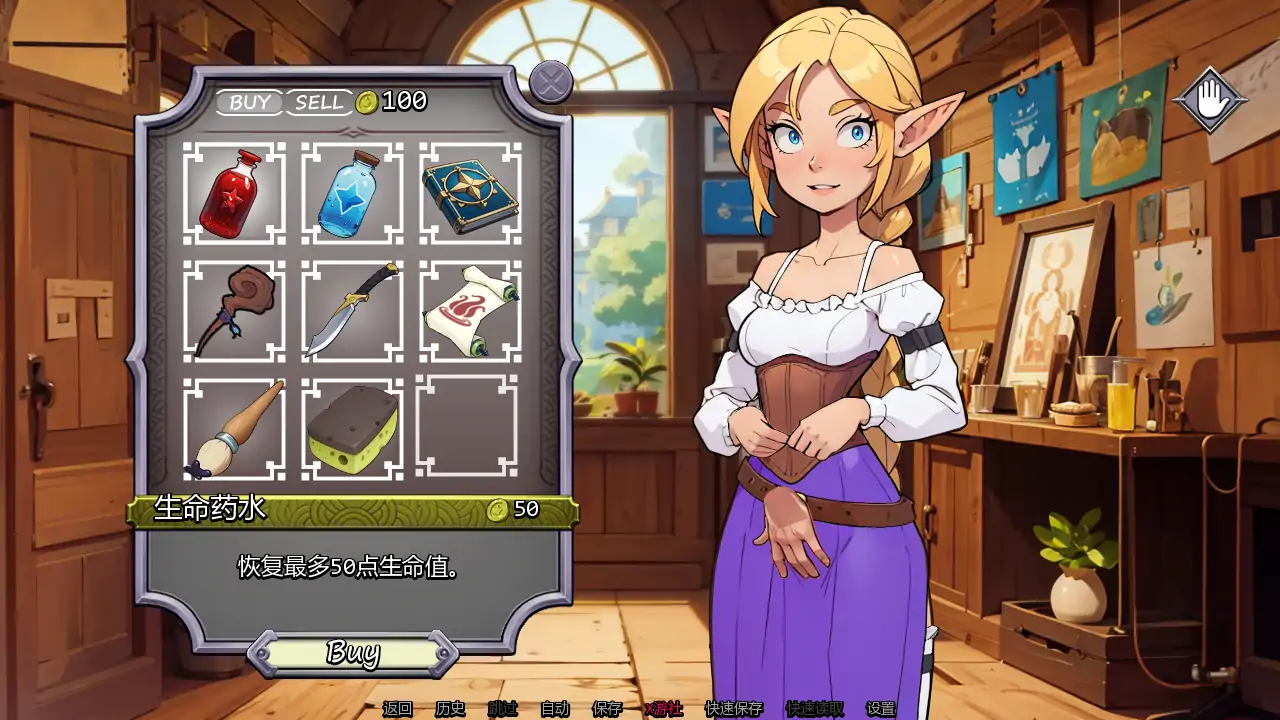Click the hand cursor icon top right

(1212, 100)
